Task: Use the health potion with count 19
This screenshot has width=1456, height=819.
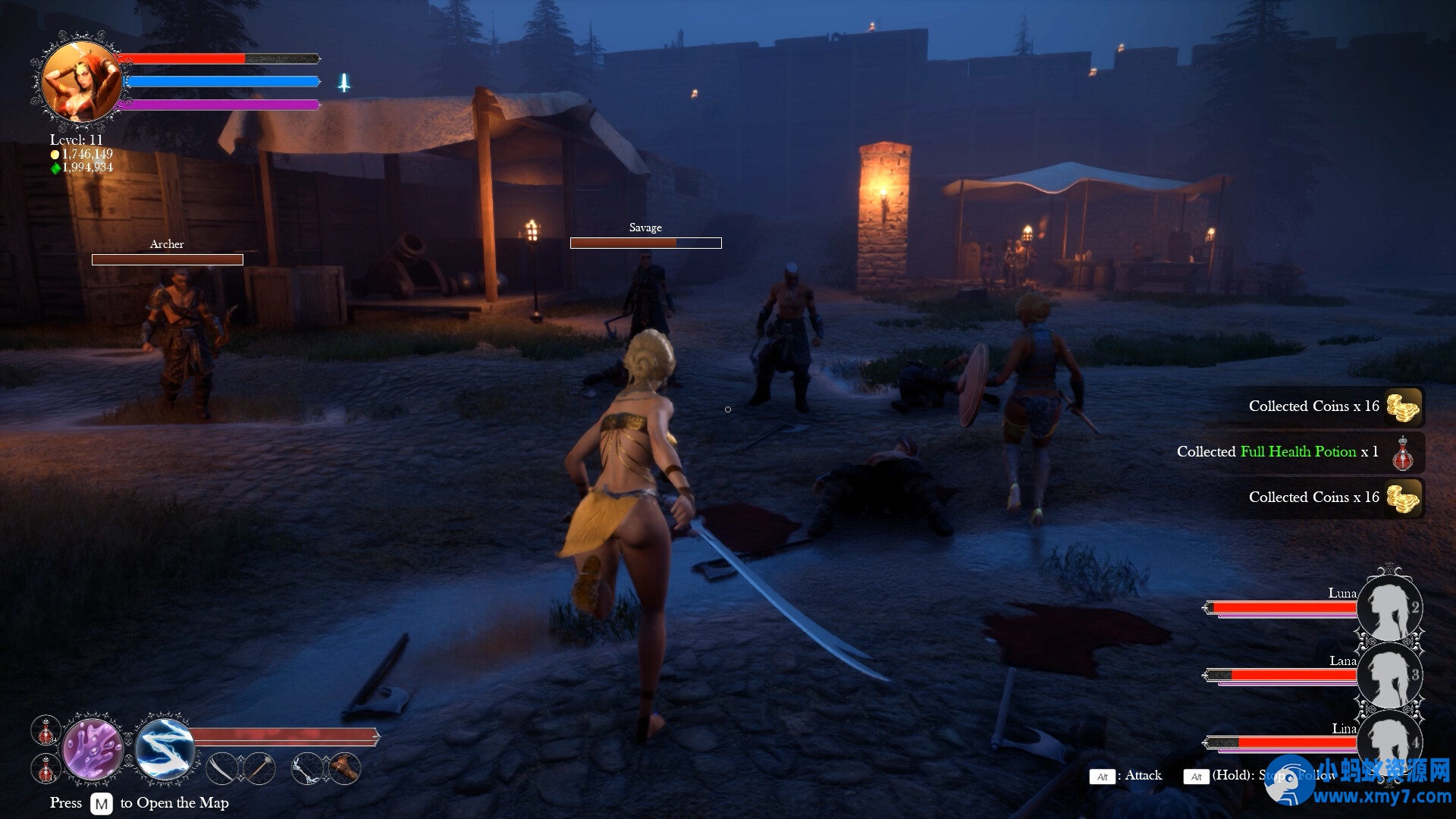Action: [x=46, y=769]
